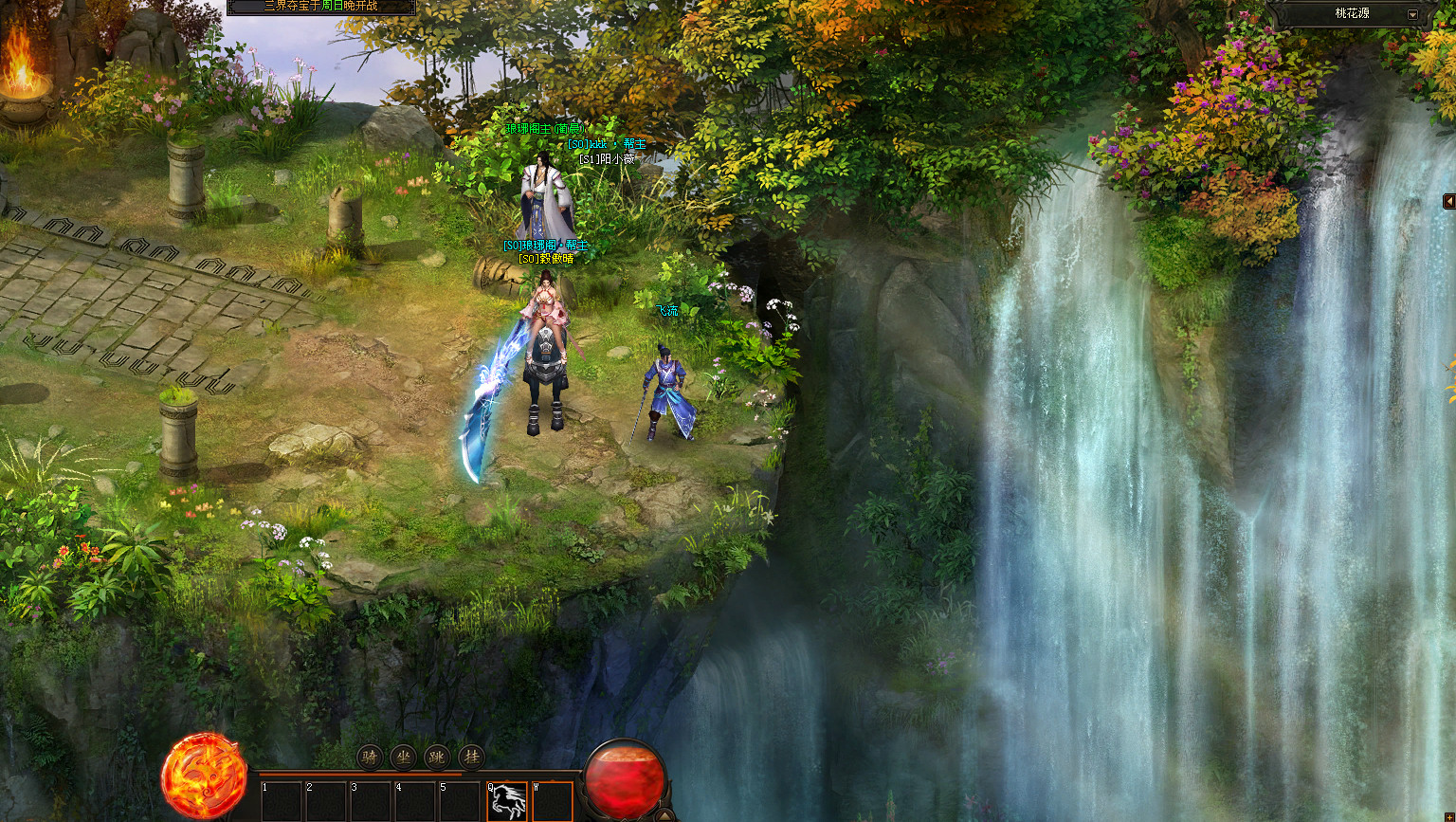Trigger the 跳 (jump) button
The width and height of the screenshot is (1456, 822).
pos(437,757)
